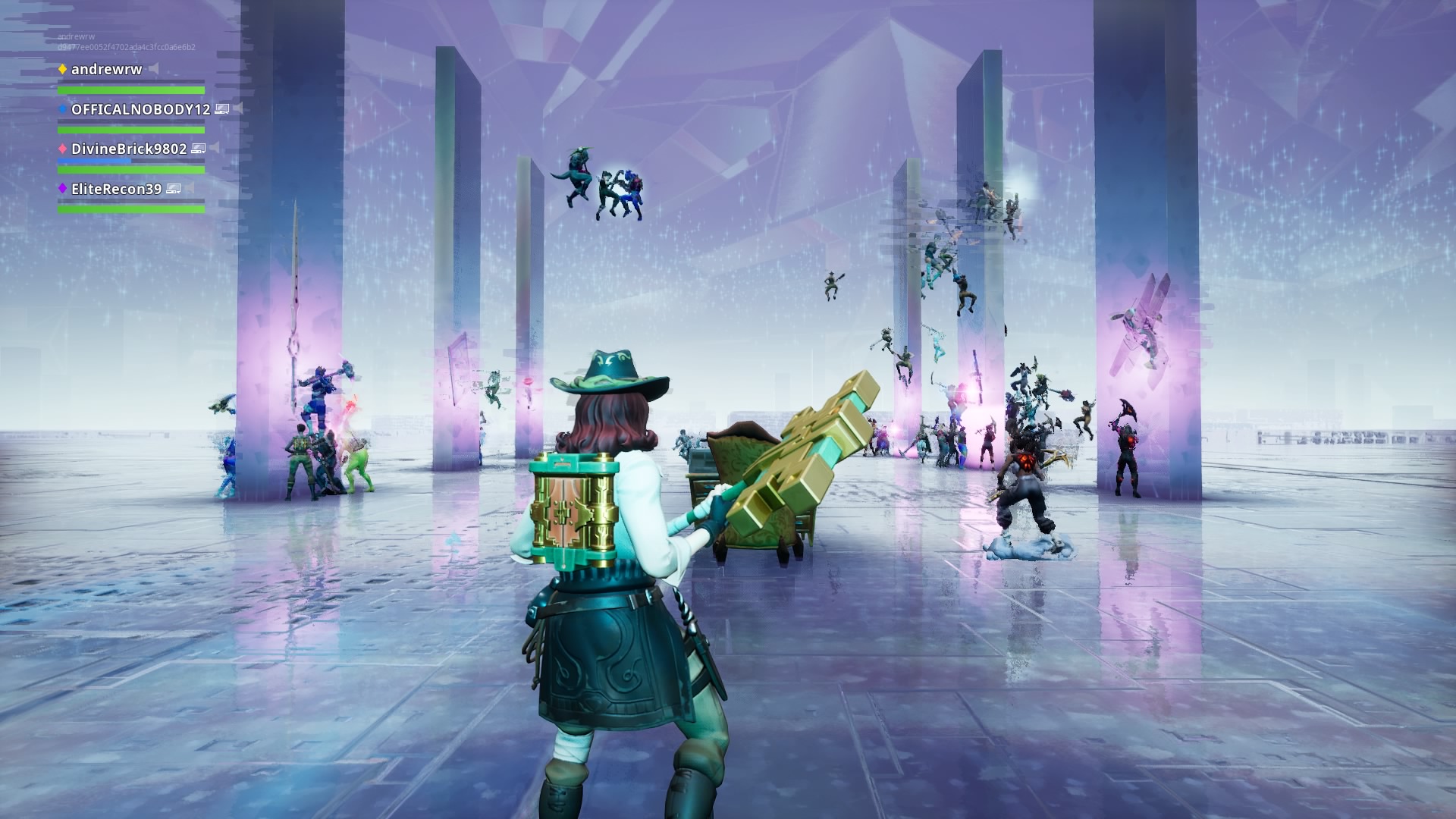Click DivineBrick9802's squad entry to expand details

(x=129, y=149)
